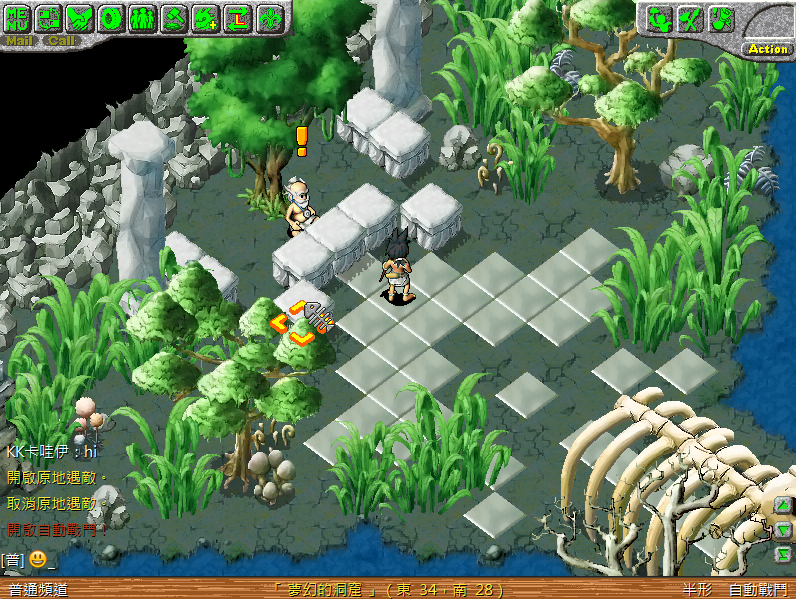Open the fleur-de-lis emblem icon

pos(268,17)
